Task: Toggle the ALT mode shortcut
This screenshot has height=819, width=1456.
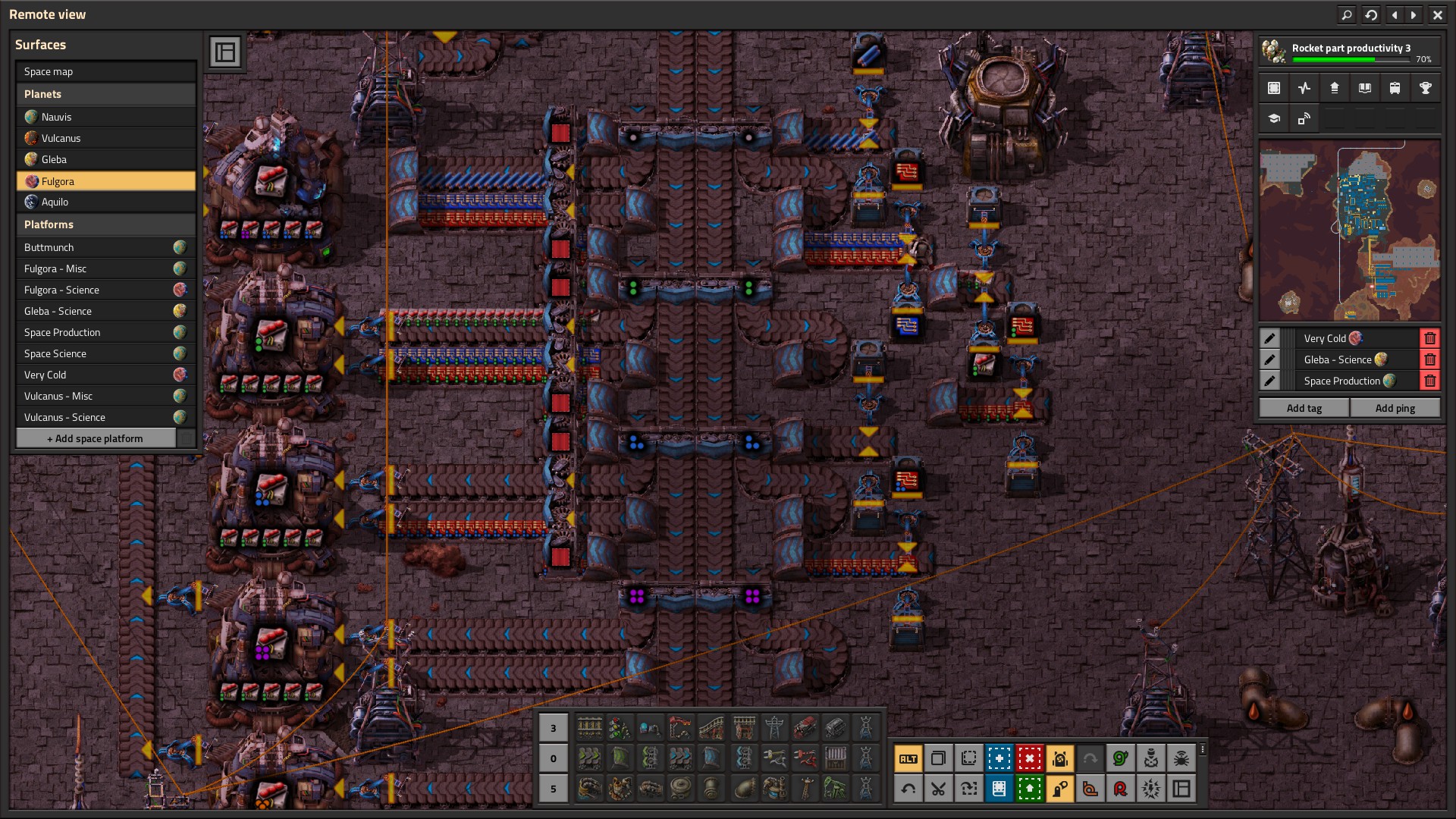Action: tap(908, 758)
